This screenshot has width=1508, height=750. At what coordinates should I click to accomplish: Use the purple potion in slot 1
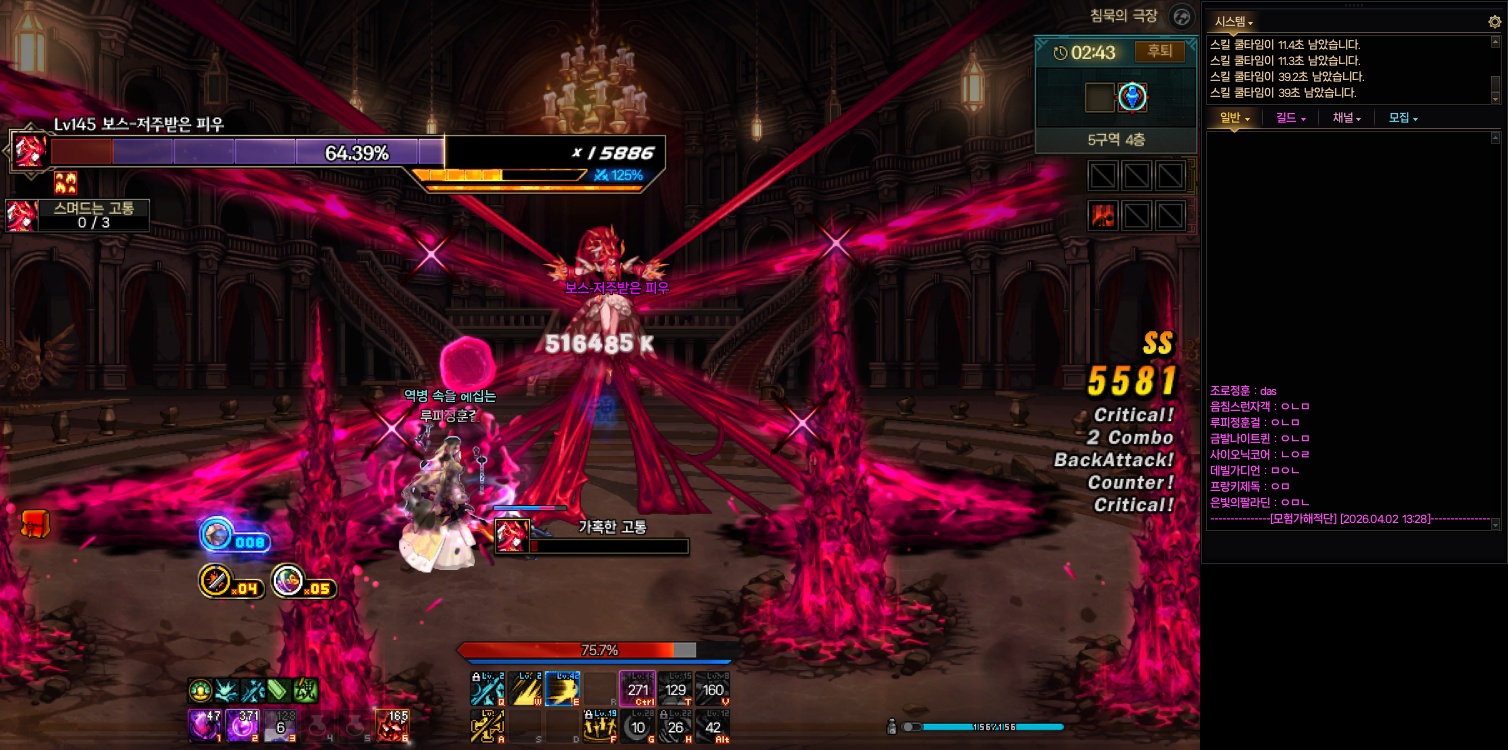point(203,724)
